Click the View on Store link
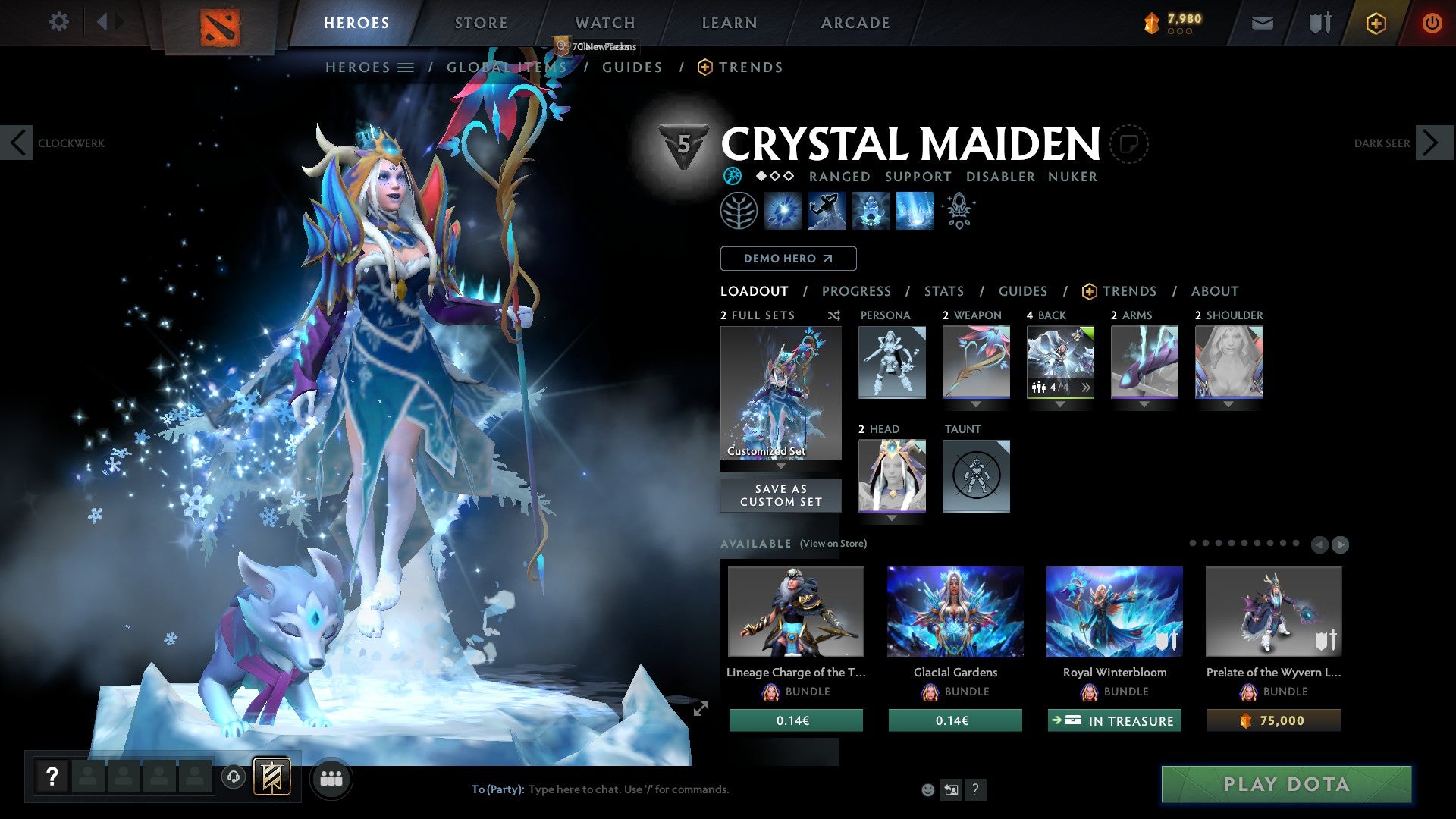The image size is (1456, 819). [833, 544]
